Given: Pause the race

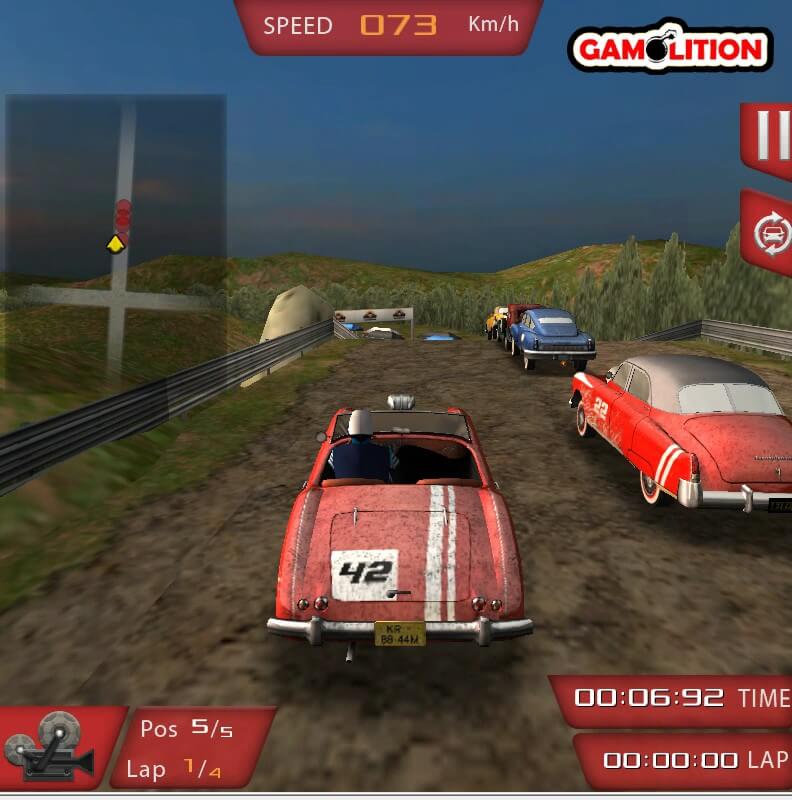Looking at the screenshot, I should 770,136.
